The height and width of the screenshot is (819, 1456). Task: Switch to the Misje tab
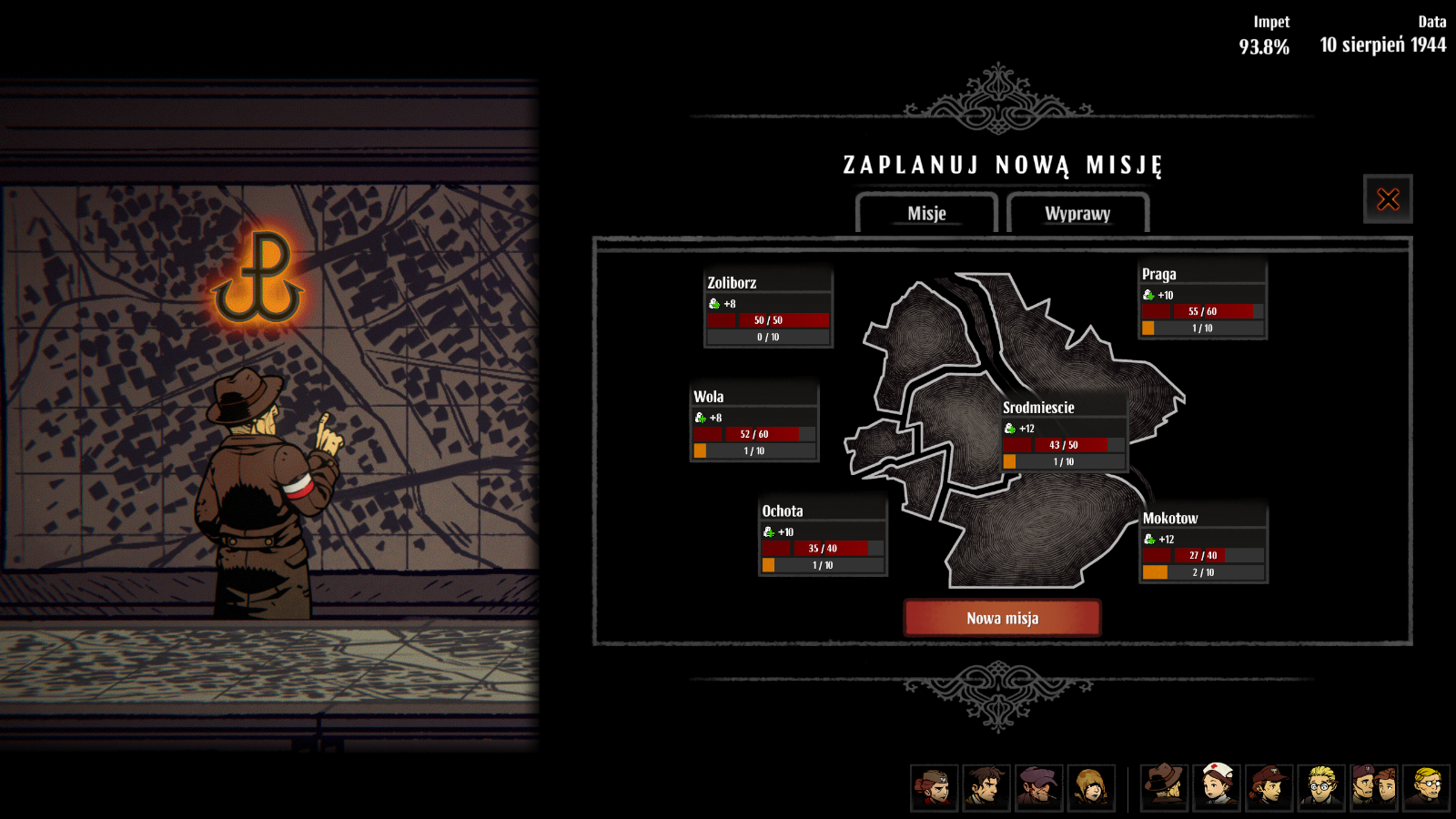point(926,213)
